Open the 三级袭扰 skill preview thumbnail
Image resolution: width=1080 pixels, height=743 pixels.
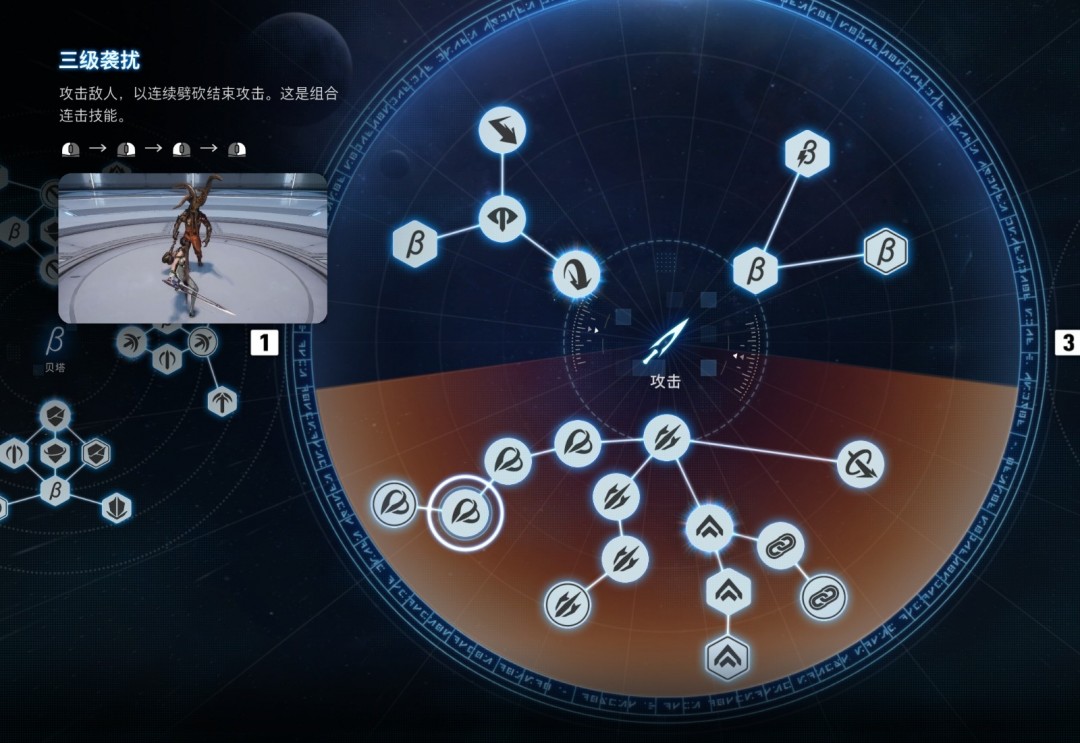pos(193,248)
